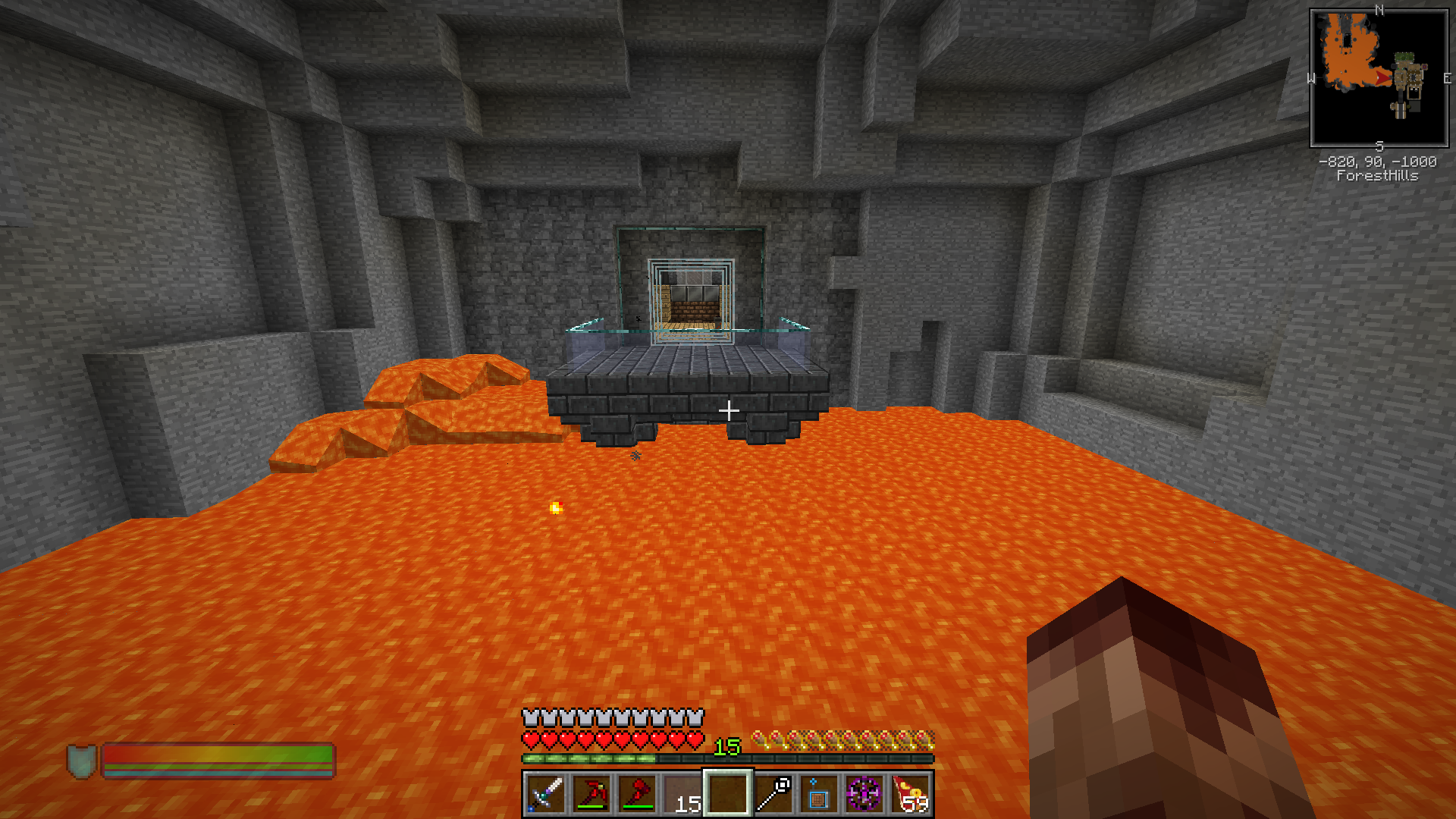
Task: Select the blue-framed crate device slot
Action: (x=819, y=793)
